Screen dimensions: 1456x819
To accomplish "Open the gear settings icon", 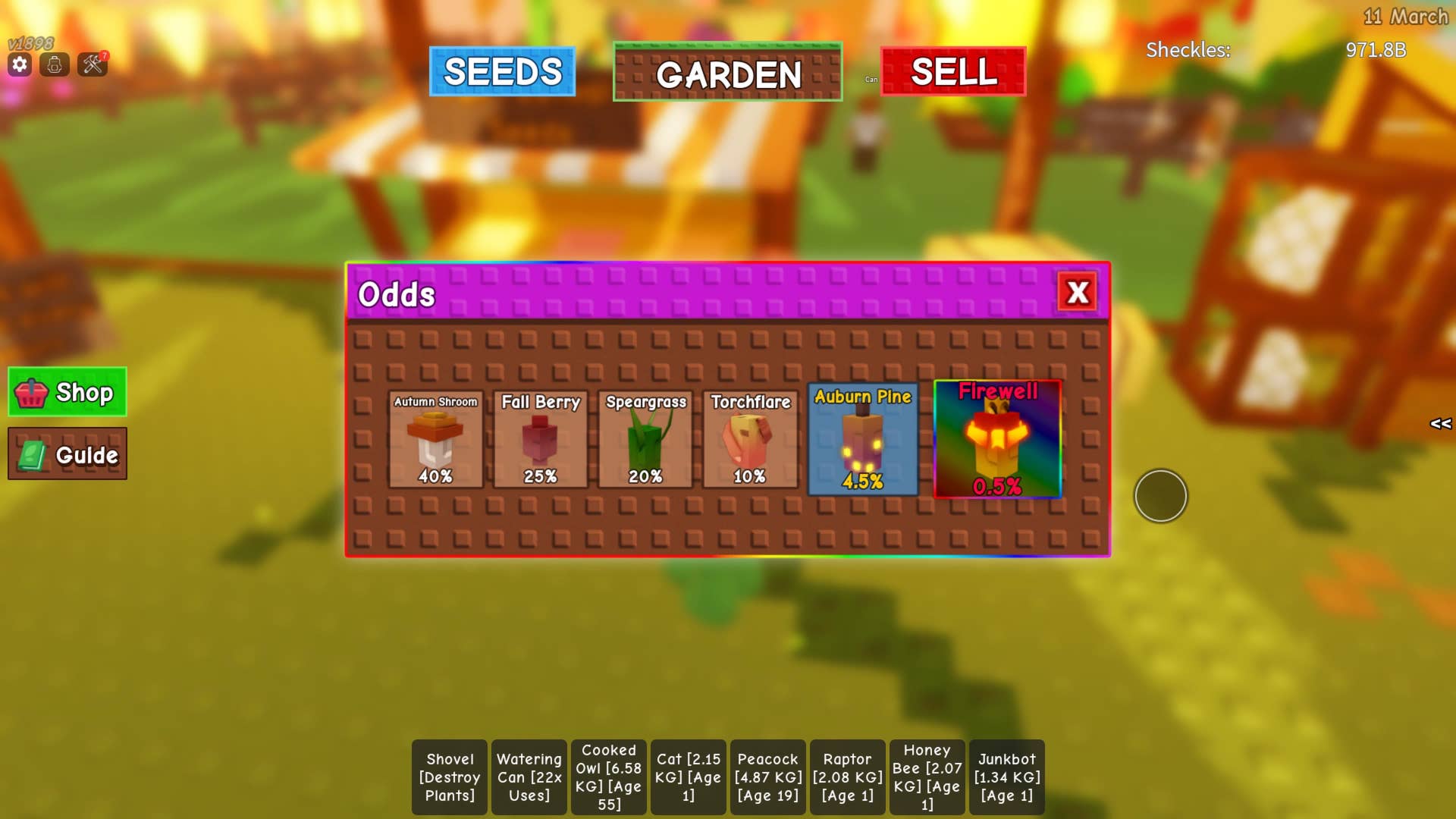I will coord(20,64).
